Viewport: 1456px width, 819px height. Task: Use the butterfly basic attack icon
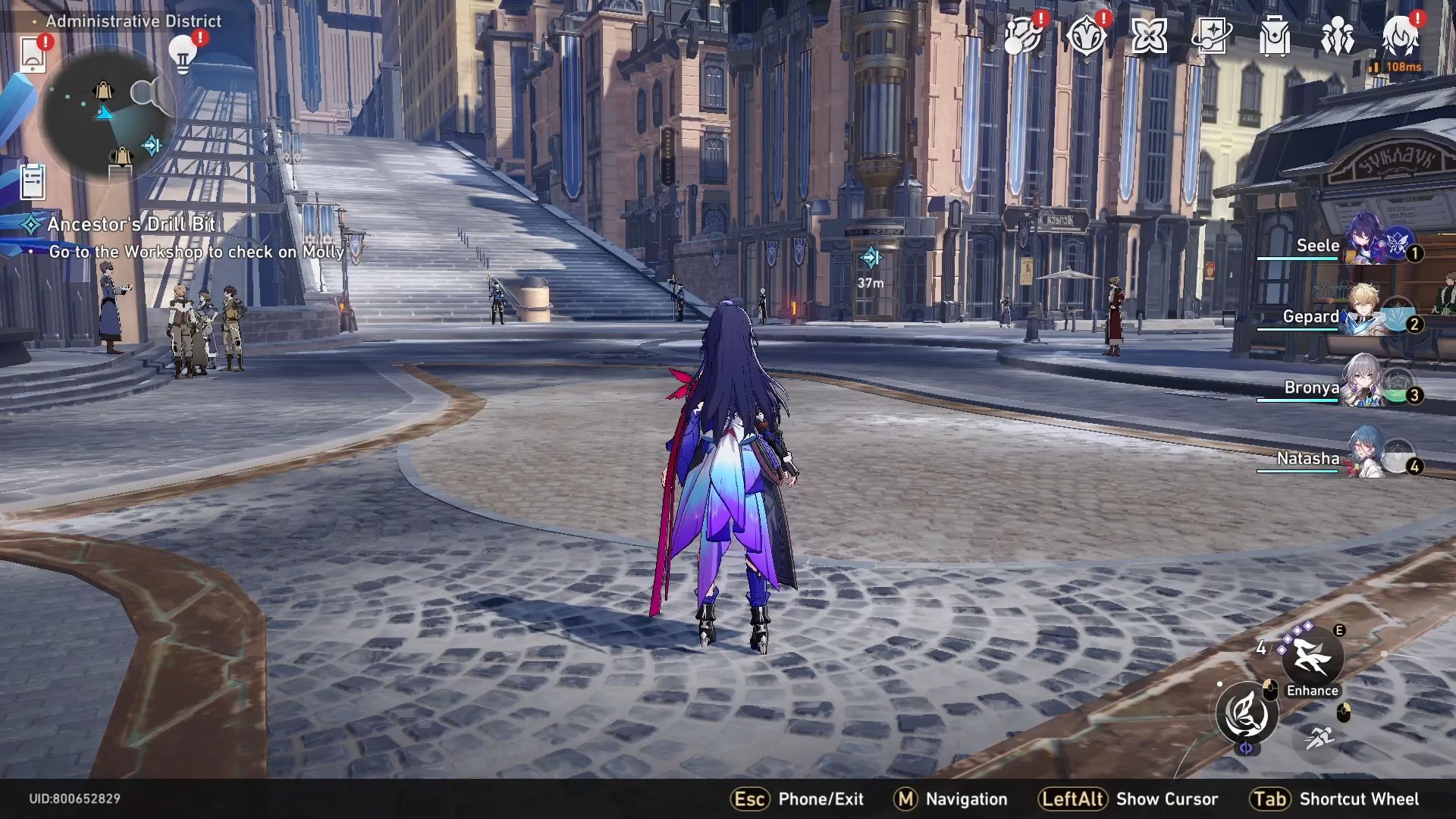(x=1247, y=714)
